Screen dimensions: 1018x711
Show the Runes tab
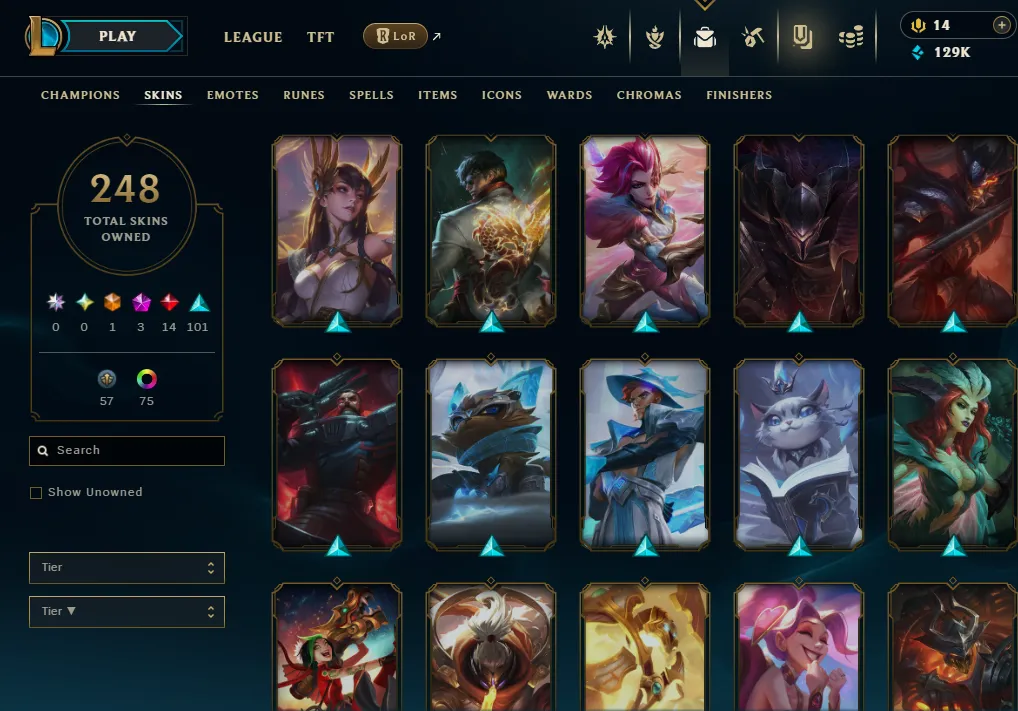[x=304, y=95]
